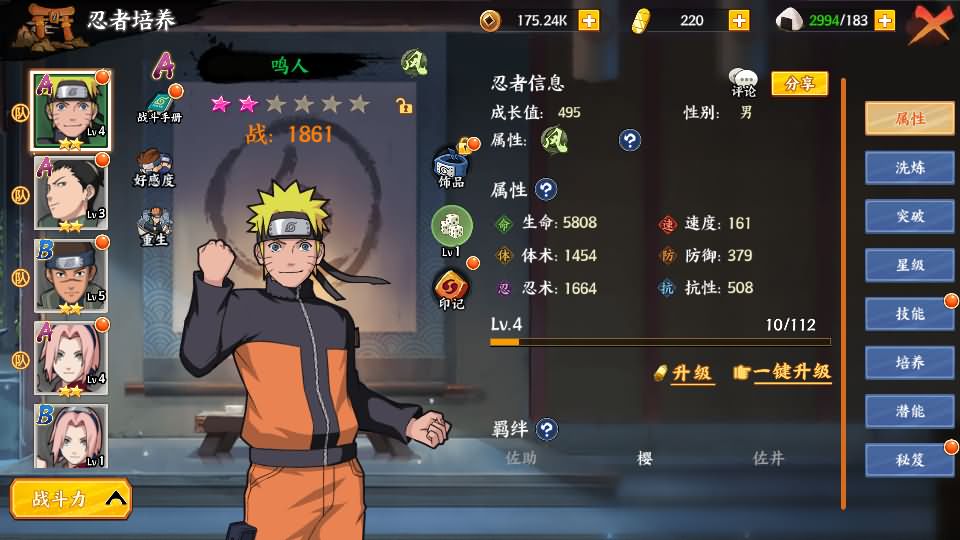Viewport: 960px width, 540px height.
Task: Select the Lv 5 B-rank ninja portrait
Action: [x=70, y=275]
